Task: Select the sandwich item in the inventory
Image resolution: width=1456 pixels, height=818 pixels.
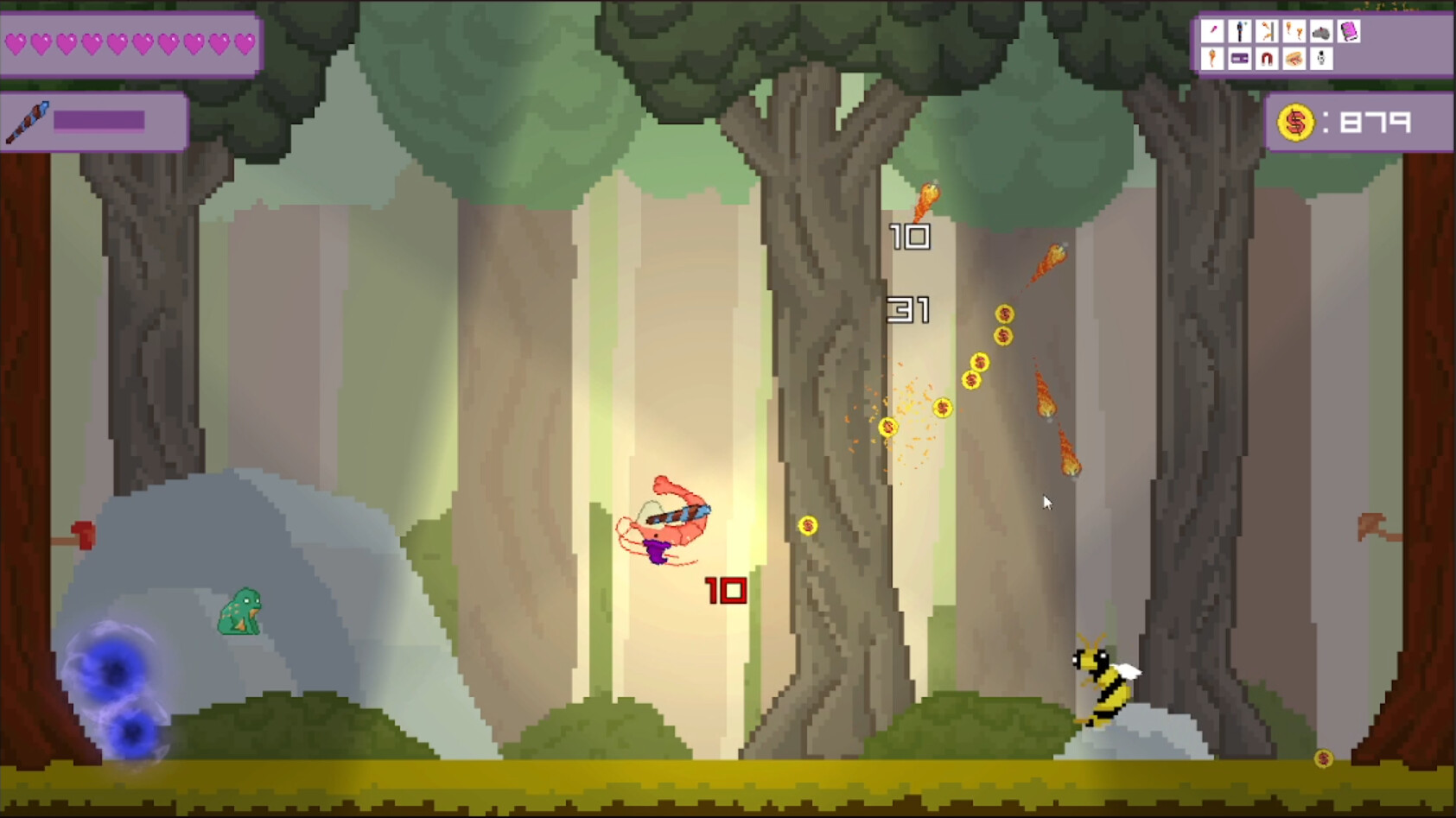Action: tap(1294, 59)
